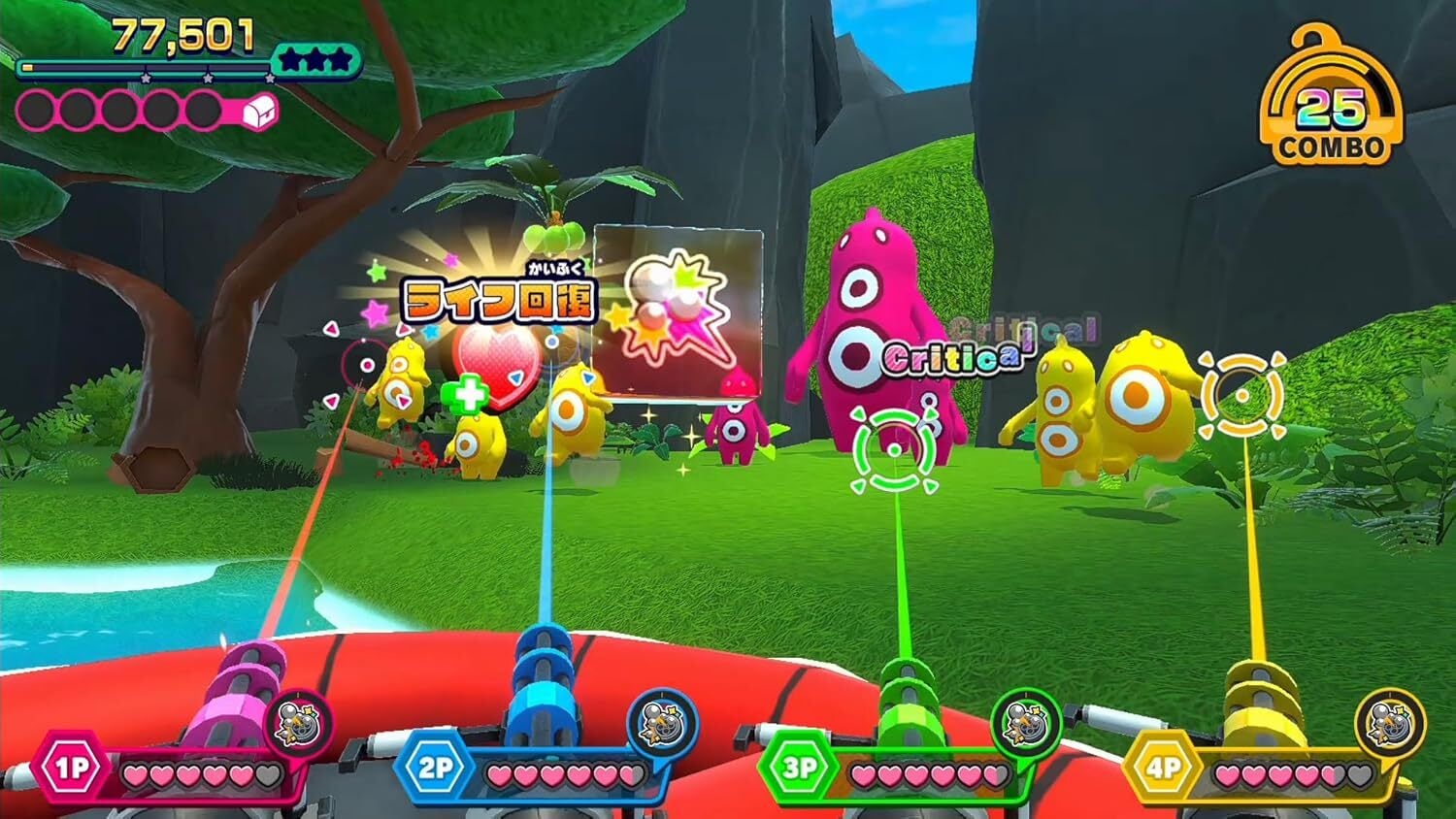
Task: Select the pink 1P player badge
Action: pos(72,770)
